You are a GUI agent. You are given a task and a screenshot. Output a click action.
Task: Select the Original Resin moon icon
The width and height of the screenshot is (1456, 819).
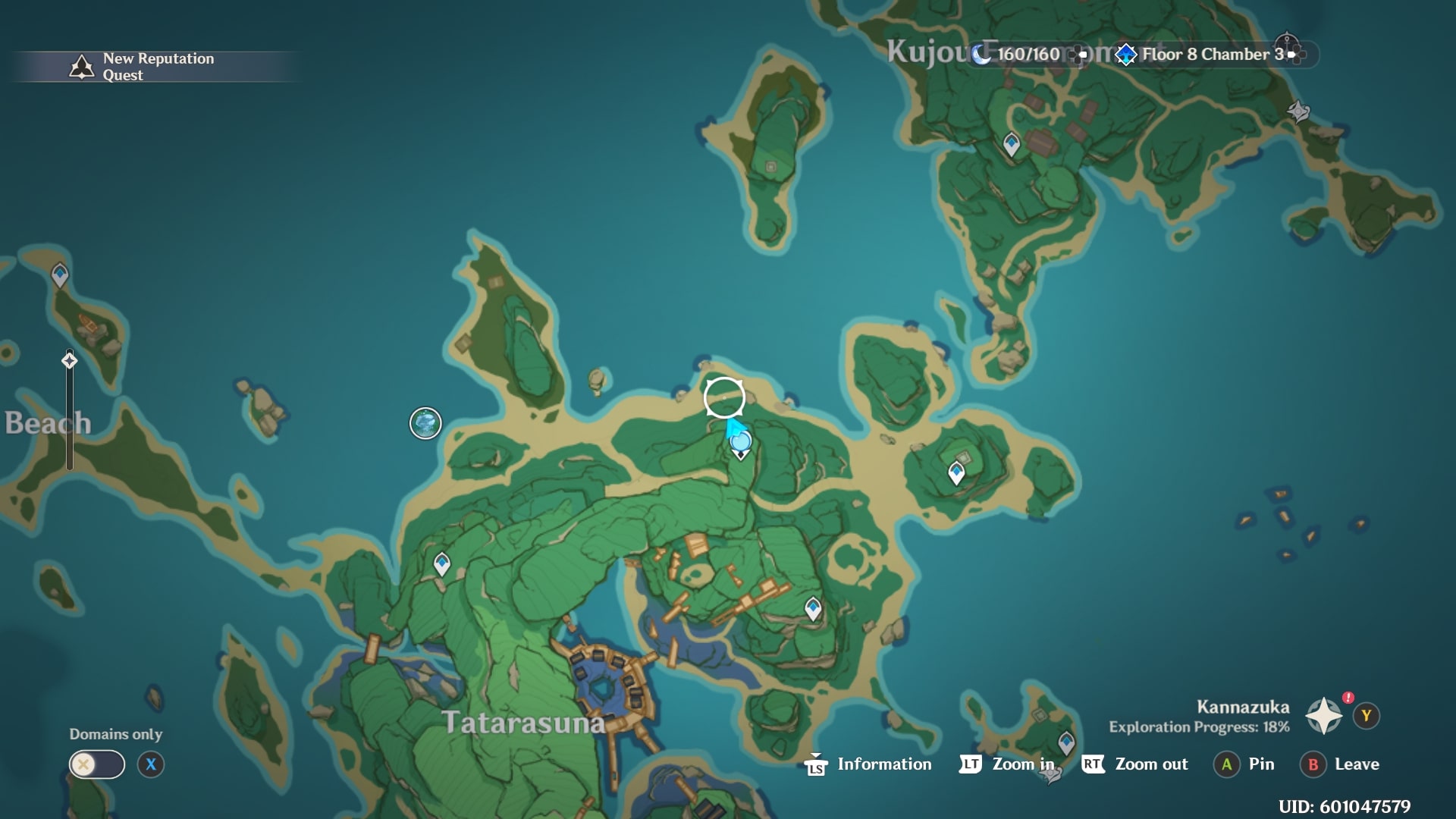point(981,53)
